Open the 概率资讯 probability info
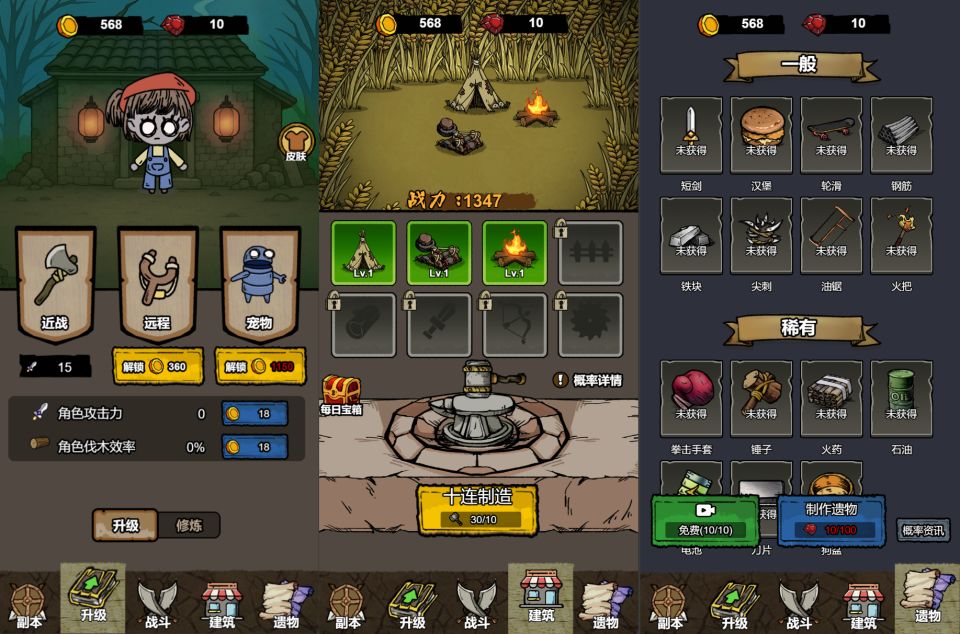 coord(922,531)
